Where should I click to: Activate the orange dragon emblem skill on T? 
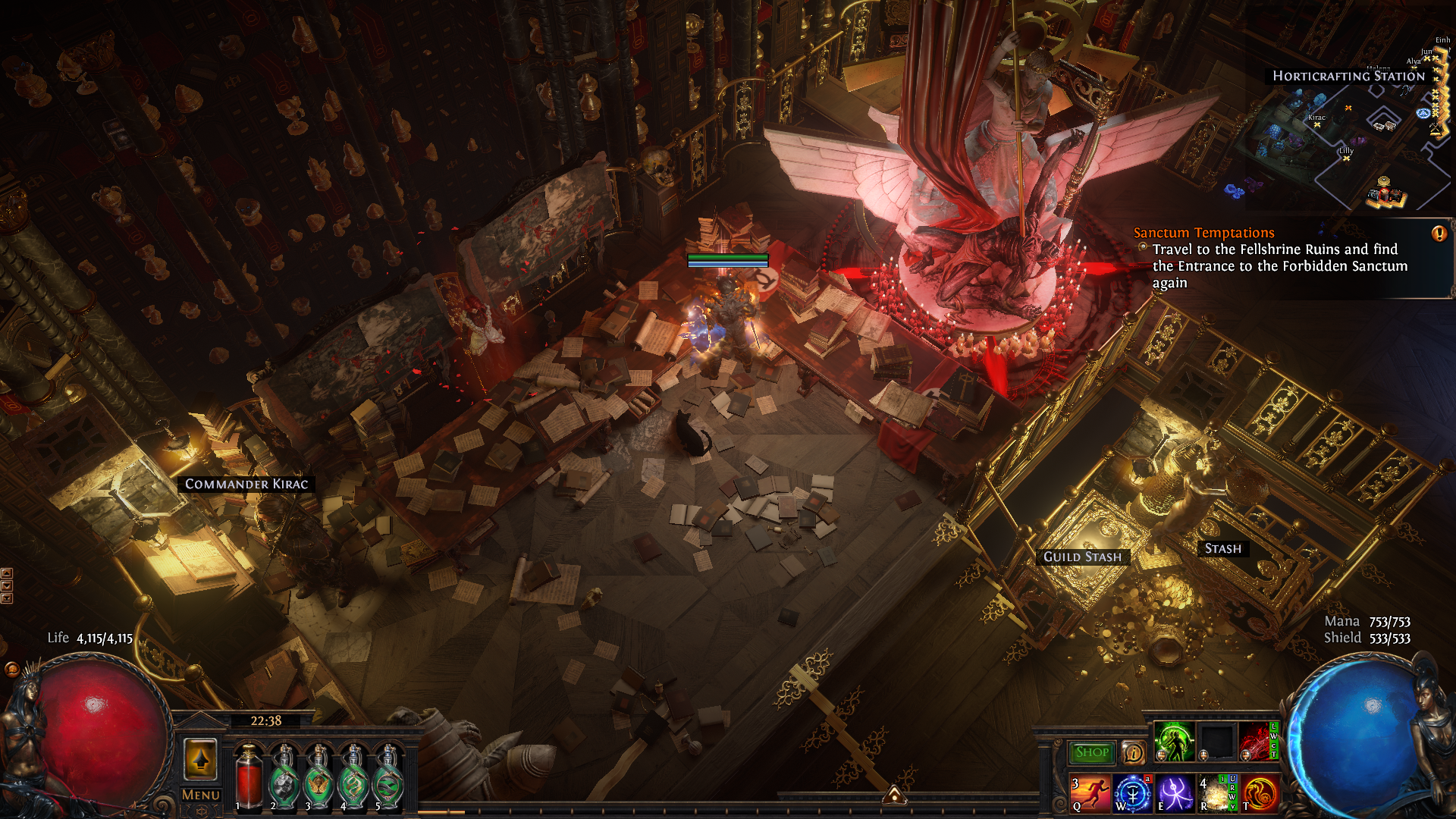pos(1260,793)
